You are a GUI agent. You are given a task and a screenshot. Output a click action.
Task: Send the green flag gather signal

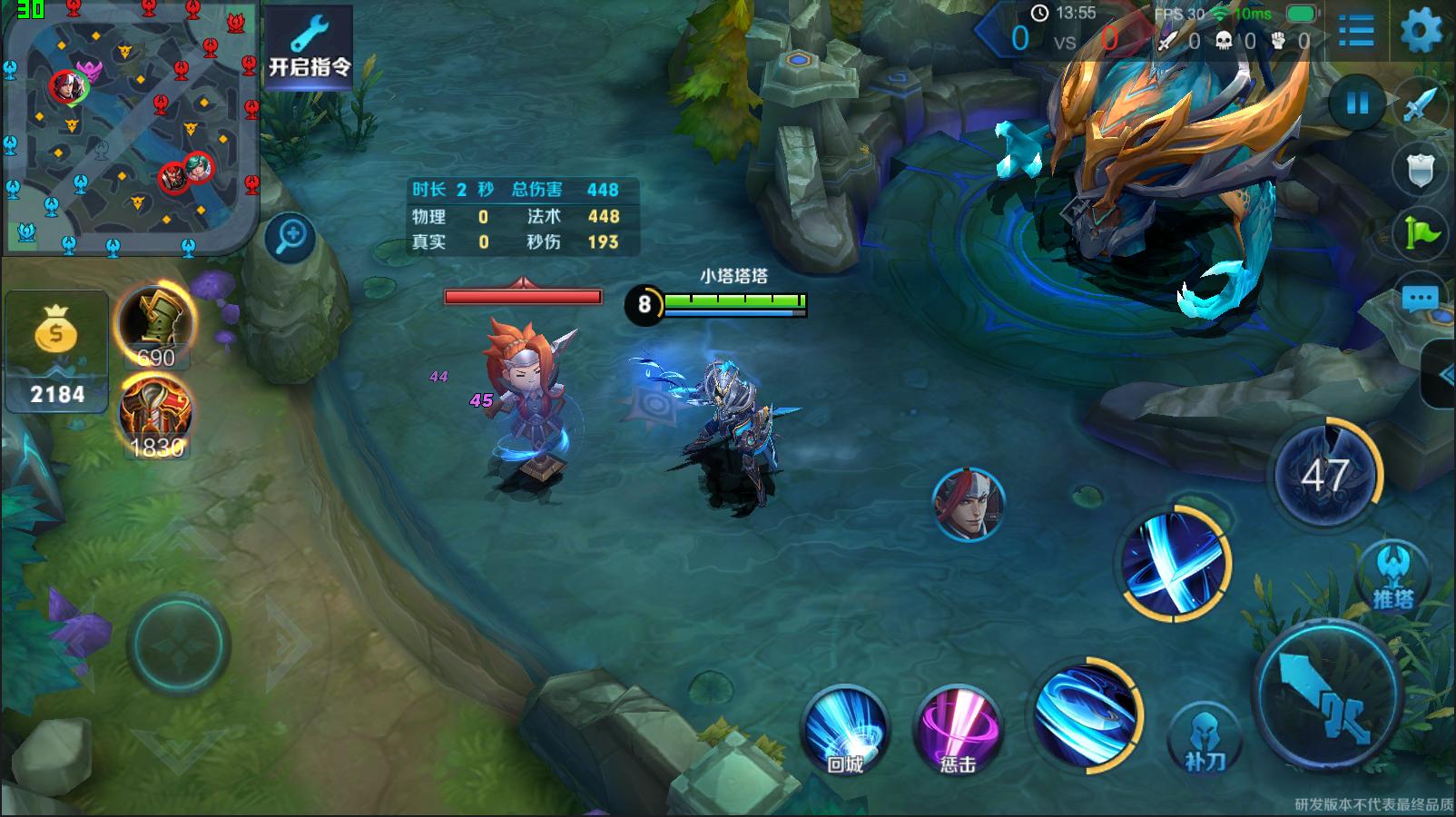1420,233
